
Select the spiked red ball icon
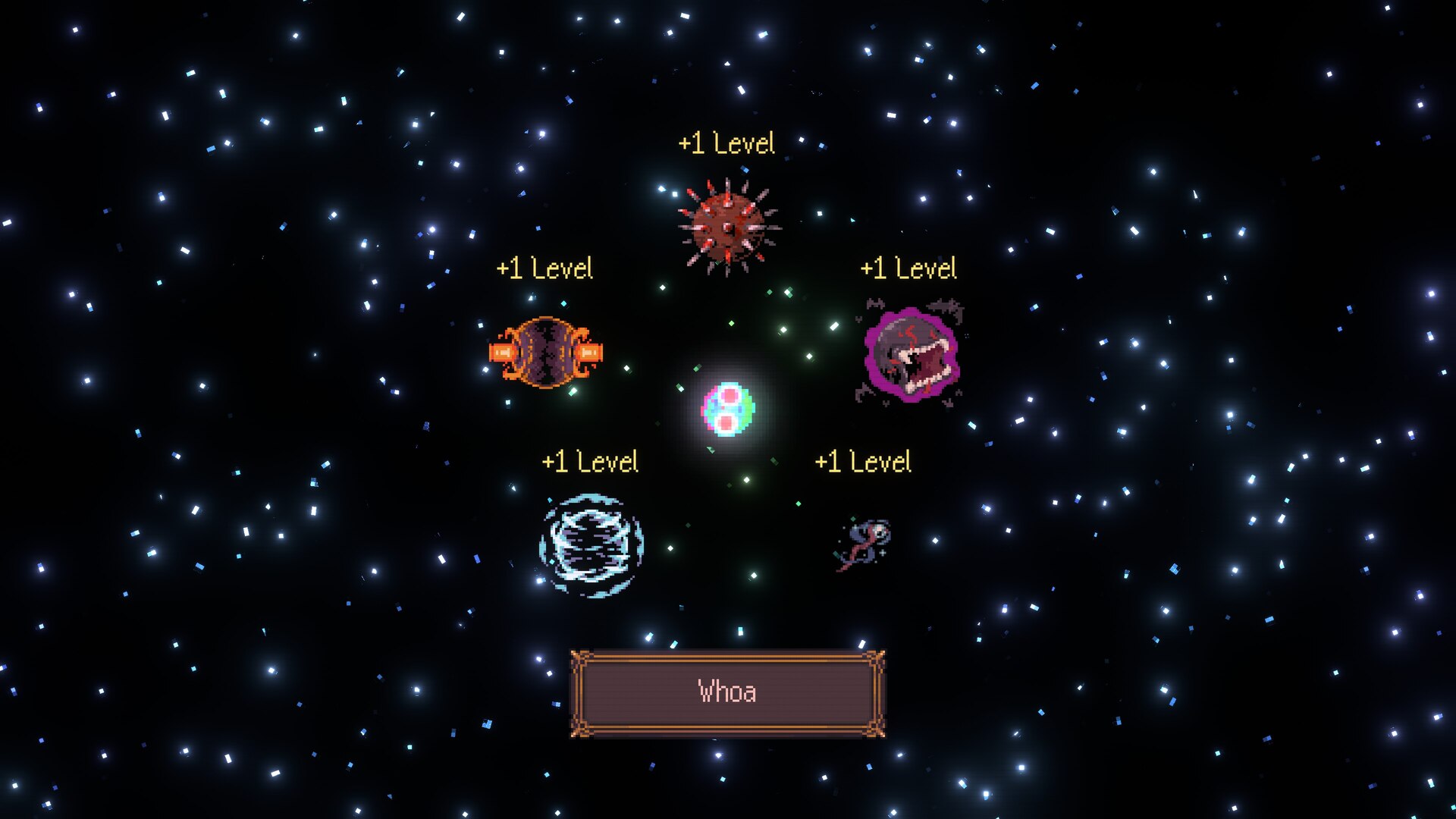[728, 227]
